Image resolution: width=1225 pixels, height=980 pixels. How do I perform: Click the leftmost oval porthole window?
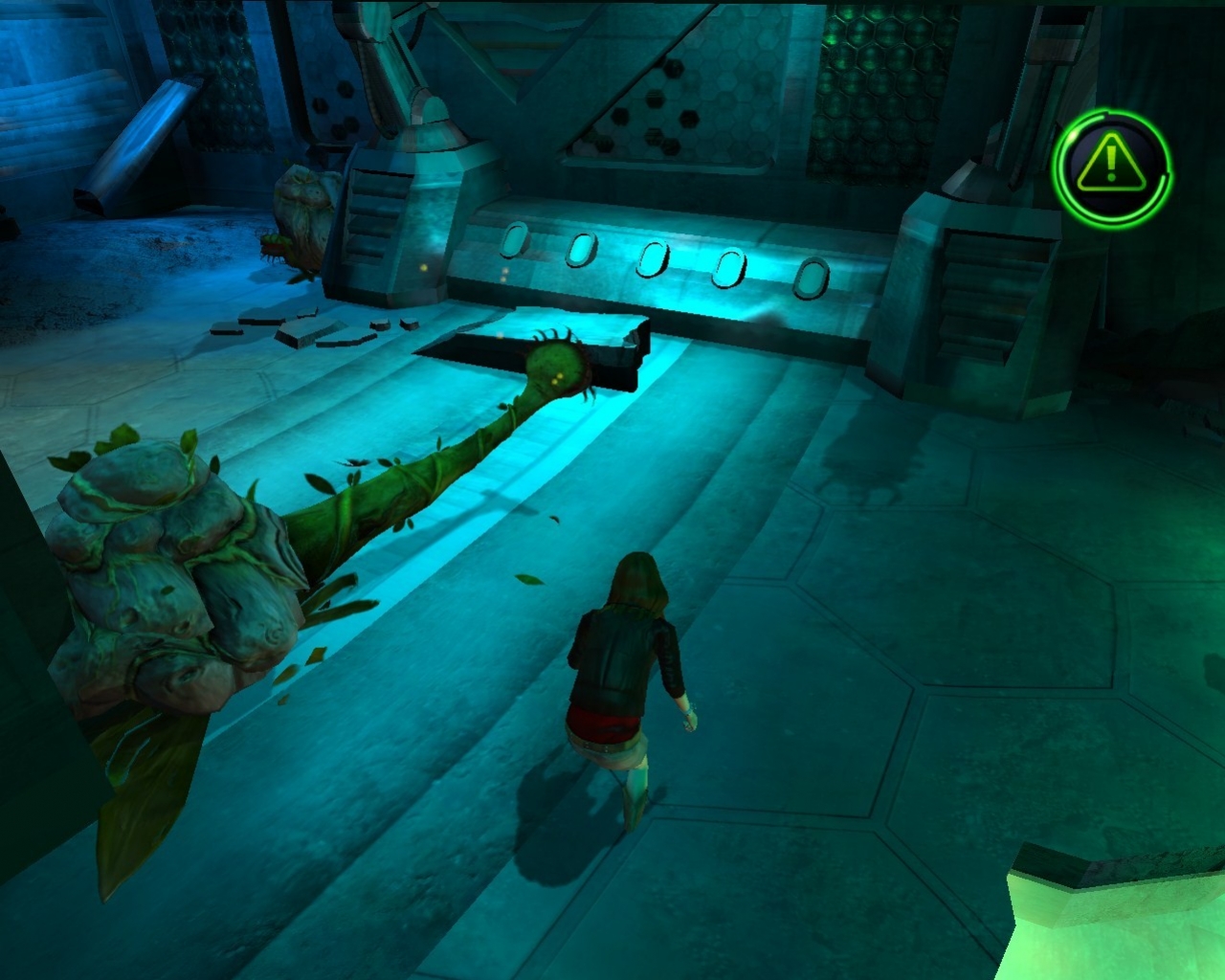point(516,241)
